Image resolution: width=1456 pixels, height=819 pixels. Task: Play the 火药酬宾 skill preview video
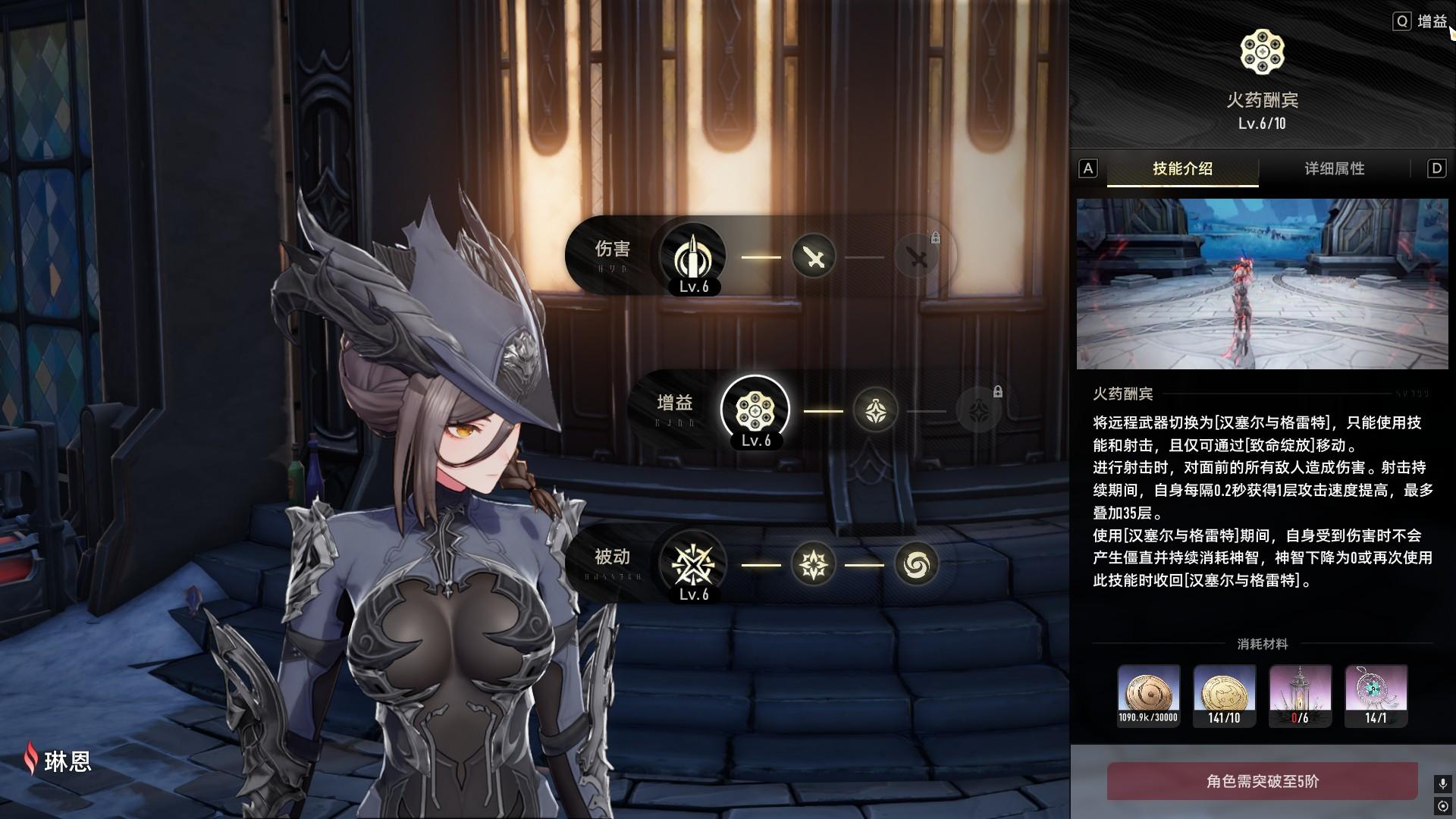(1262, 284)
